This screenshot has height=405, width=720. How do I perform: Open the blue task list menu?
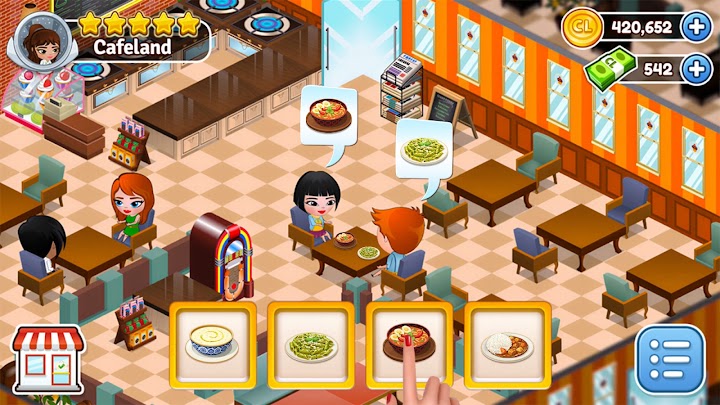coord(670,359)
